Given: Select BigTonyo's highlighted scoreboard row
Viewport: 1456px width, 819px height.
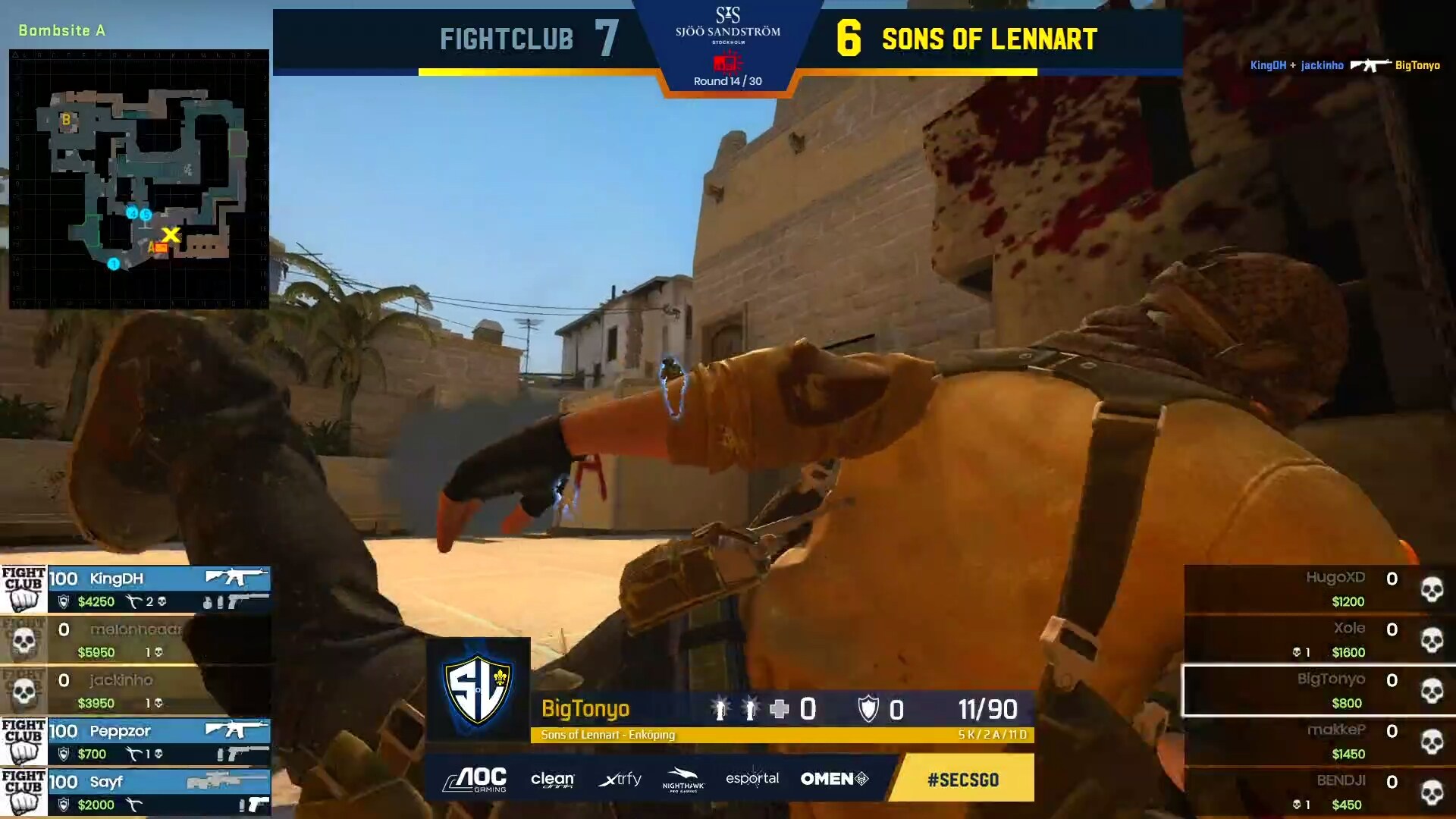Looking at the screenshot, I should point(1319,691).
